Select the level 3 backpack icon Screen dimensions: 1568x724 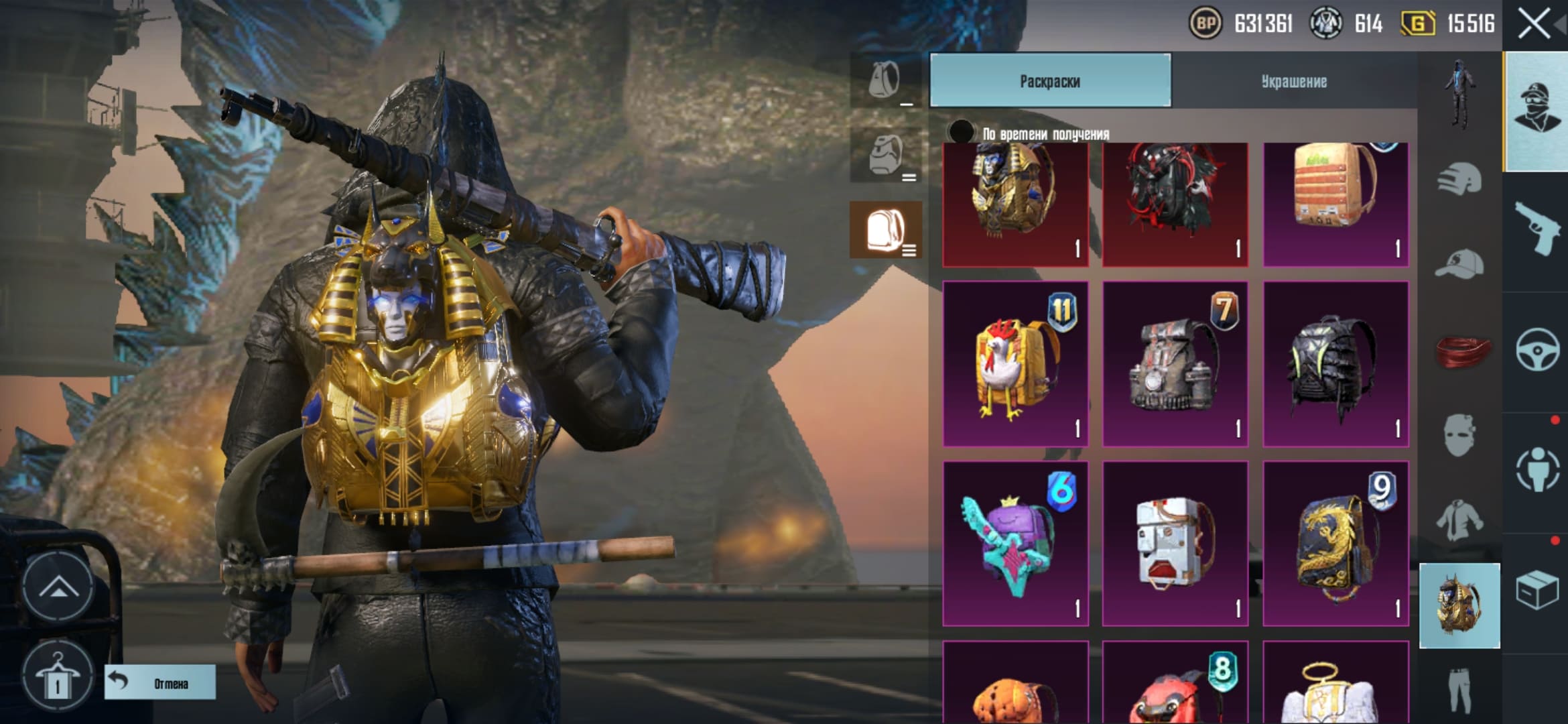[886, 230]
